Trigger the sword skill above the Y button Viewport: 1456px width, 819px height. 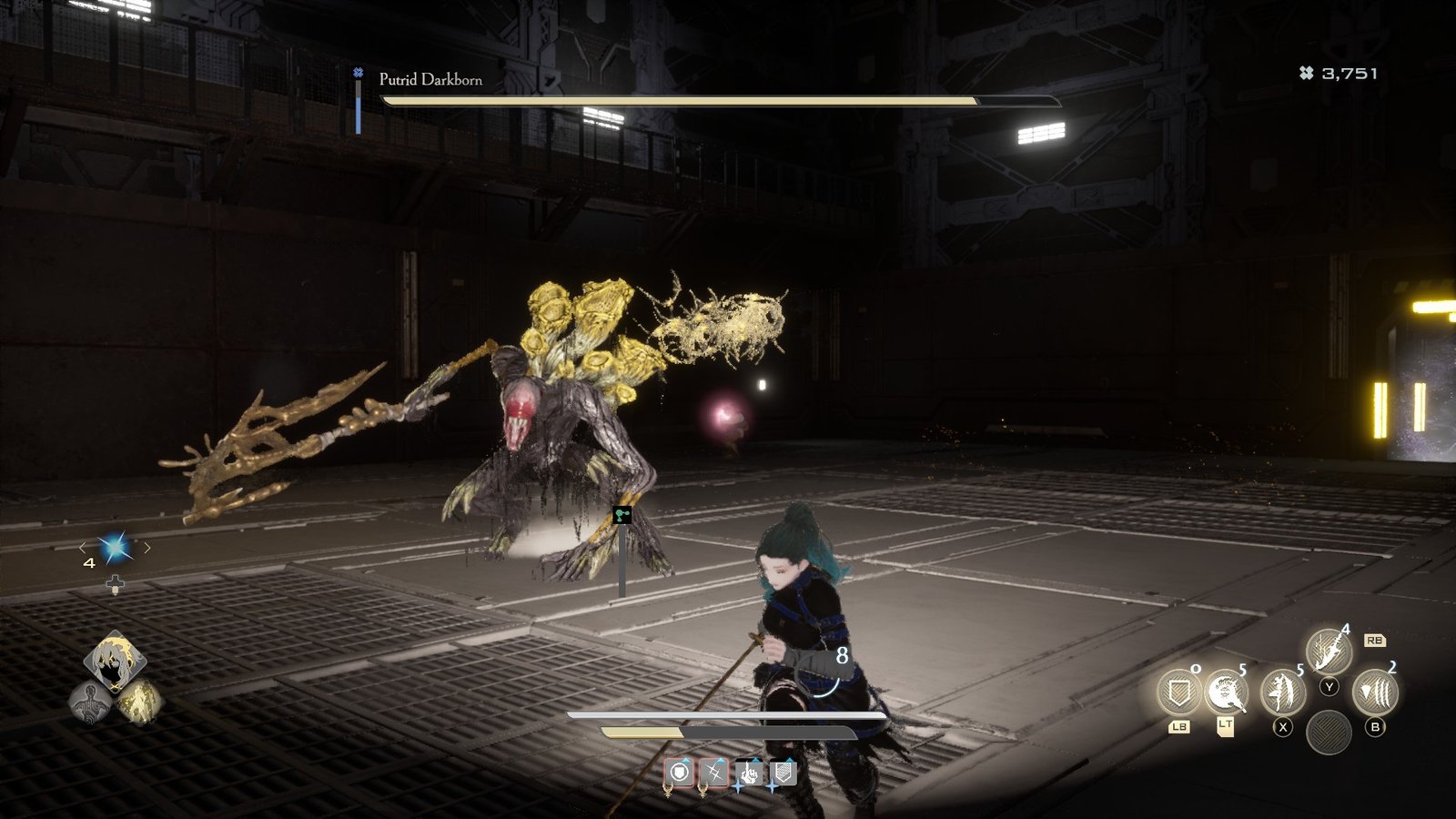[x=1329, y=650]
